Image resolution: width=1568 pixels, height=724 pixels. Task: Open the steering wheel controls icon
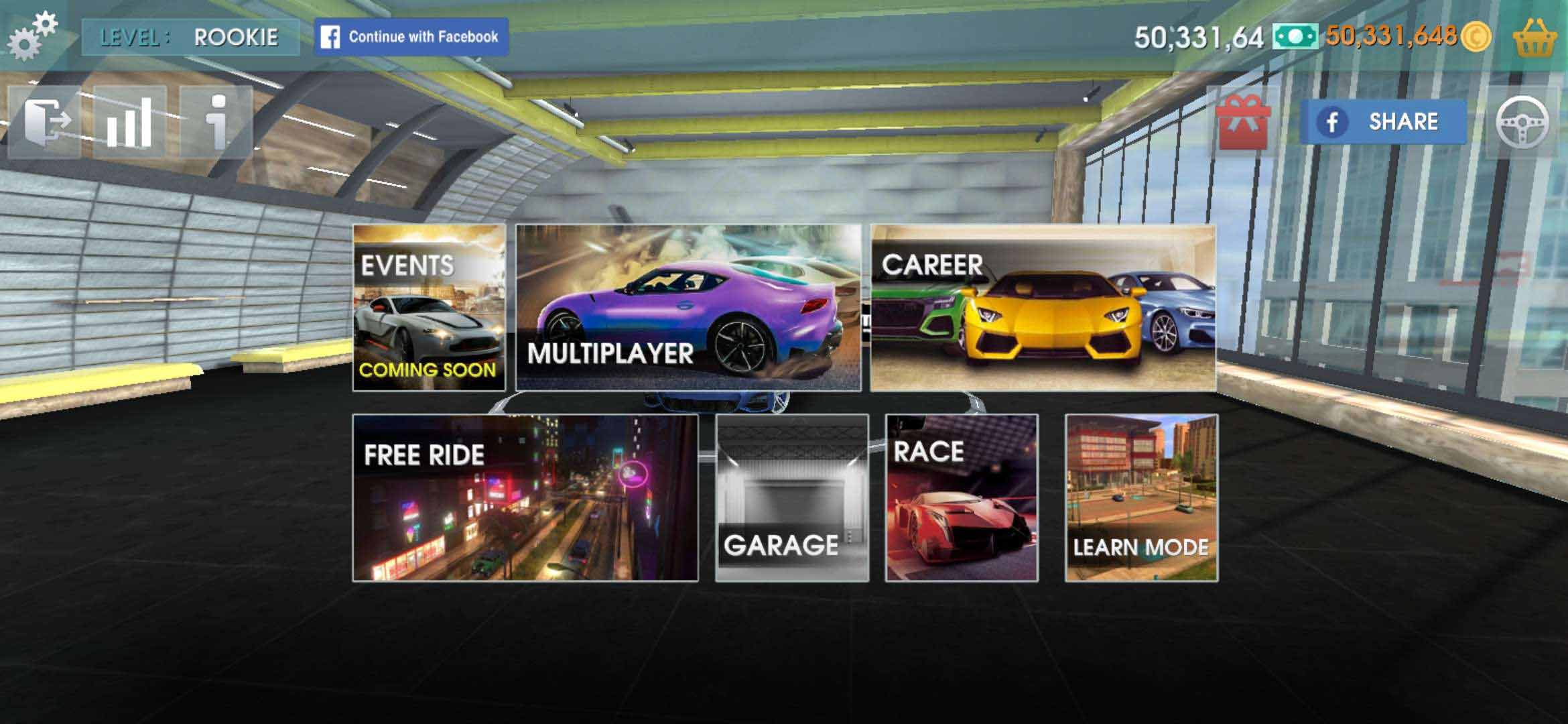[x=1522, y=122]
